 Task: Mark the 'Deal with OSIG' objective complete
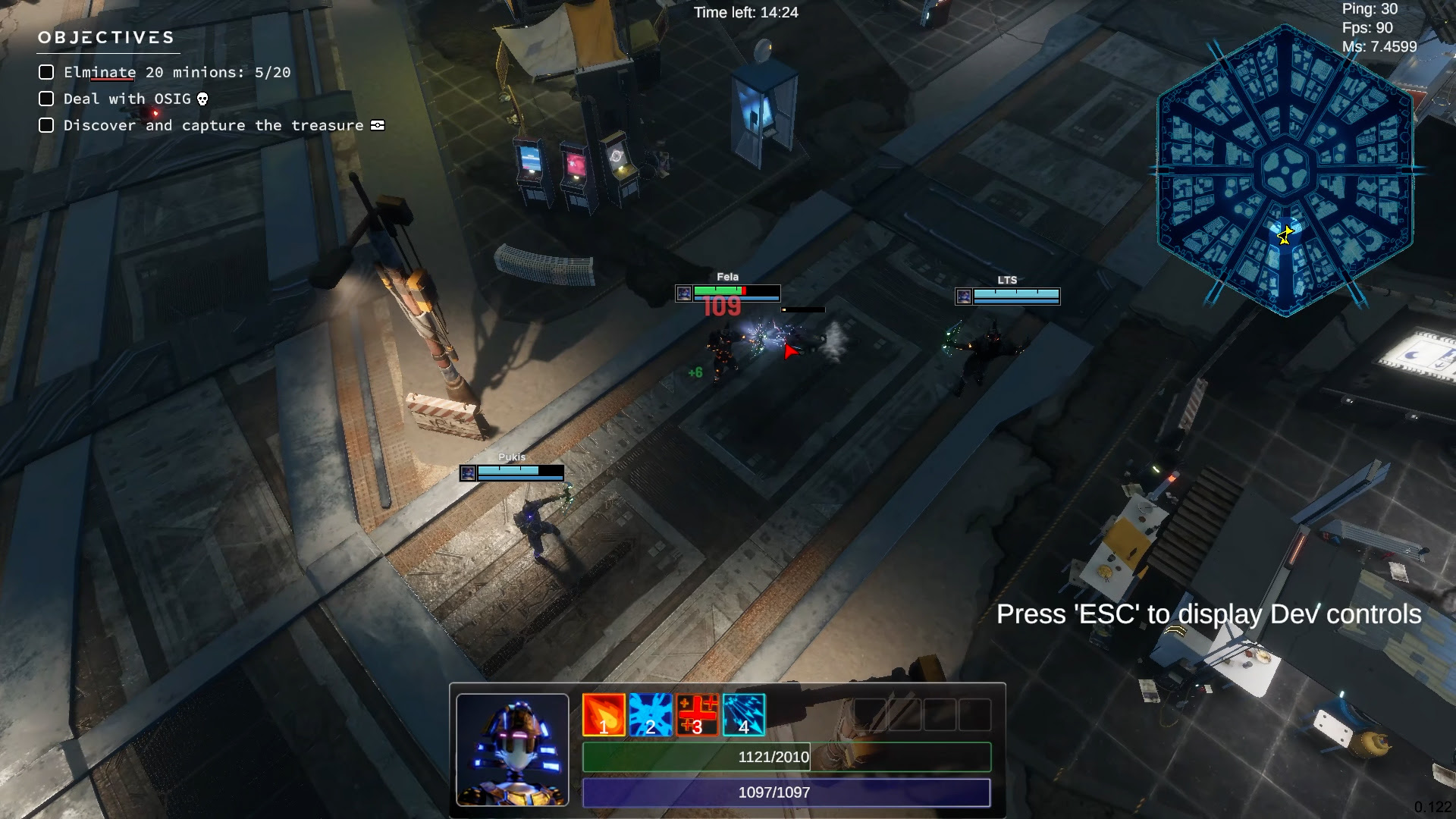tap(46, 99)
